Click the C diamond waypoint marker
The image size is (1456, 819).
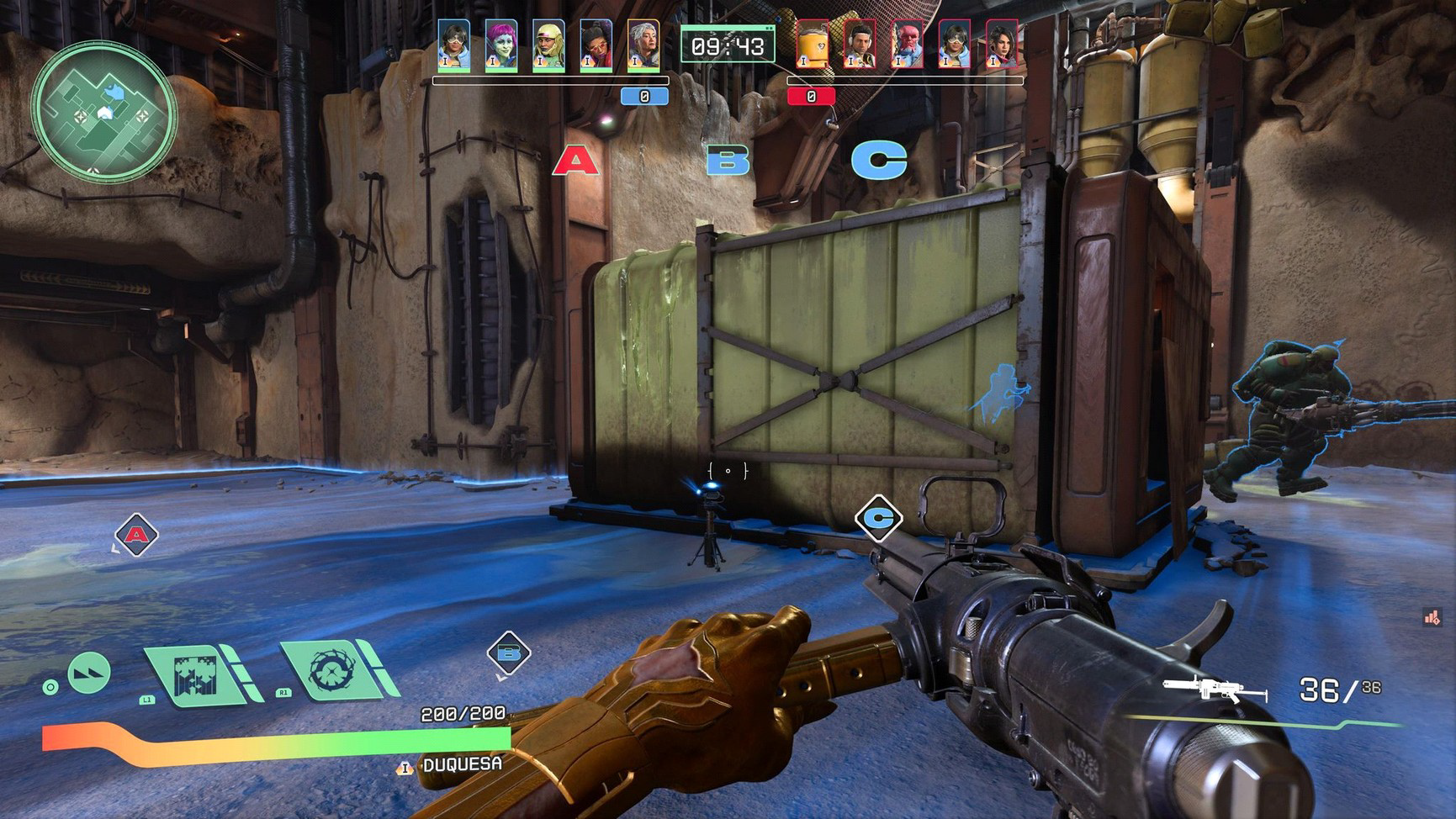click(878, 517)
